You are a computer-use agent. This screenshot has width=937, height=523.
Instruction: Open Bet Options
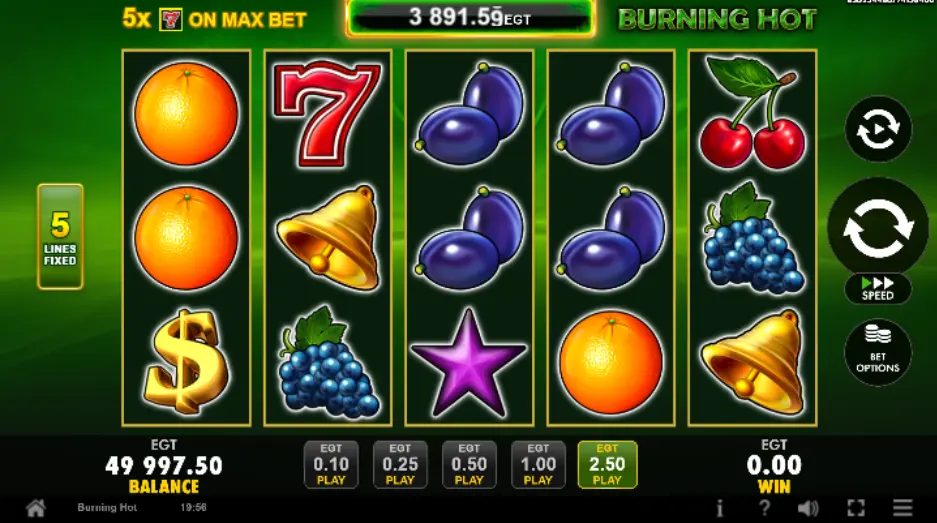(x=877, y=351)
